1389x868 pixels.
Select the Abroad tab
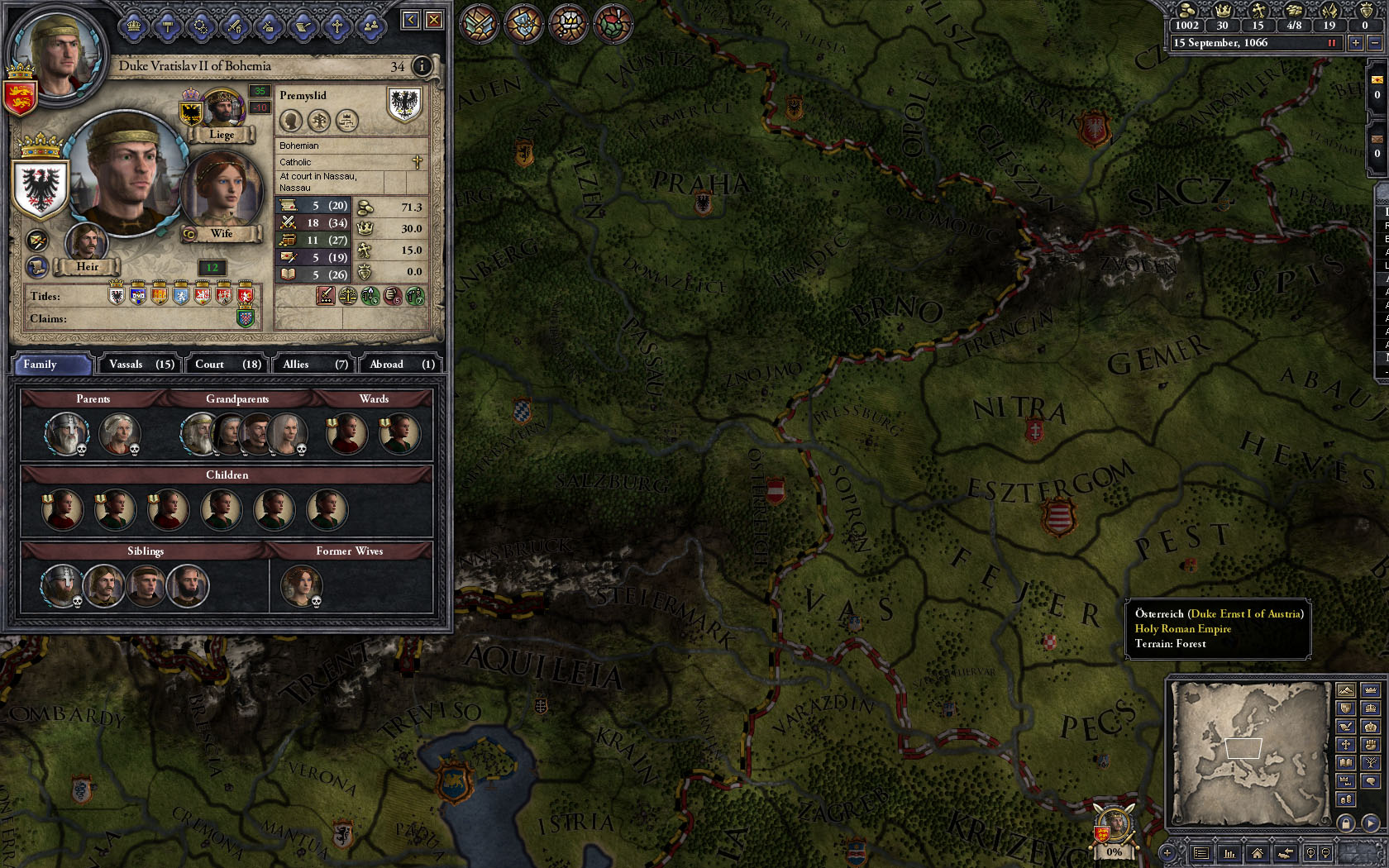point(401,364)
